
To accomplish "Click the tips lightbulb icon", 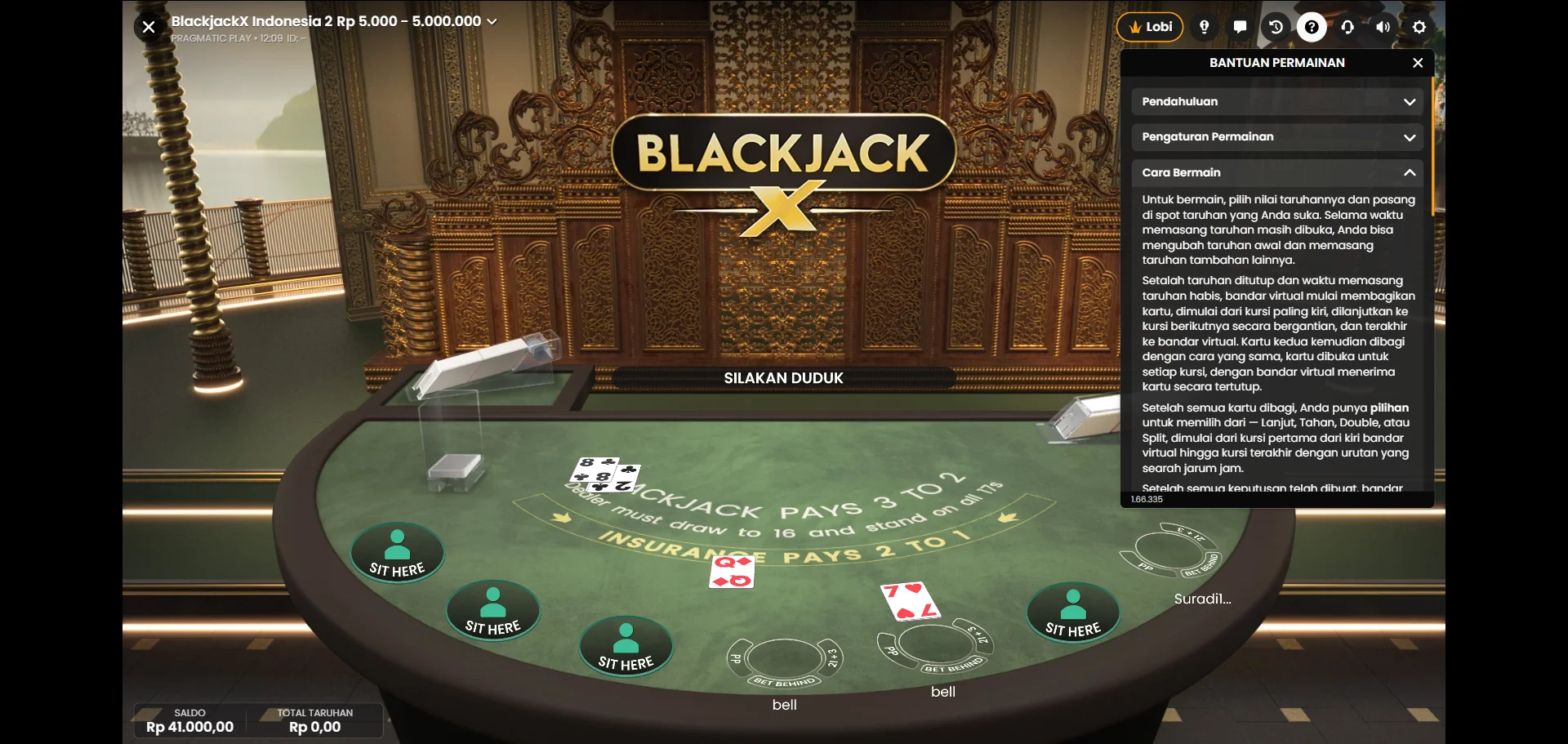I will tap(1204, 26).
